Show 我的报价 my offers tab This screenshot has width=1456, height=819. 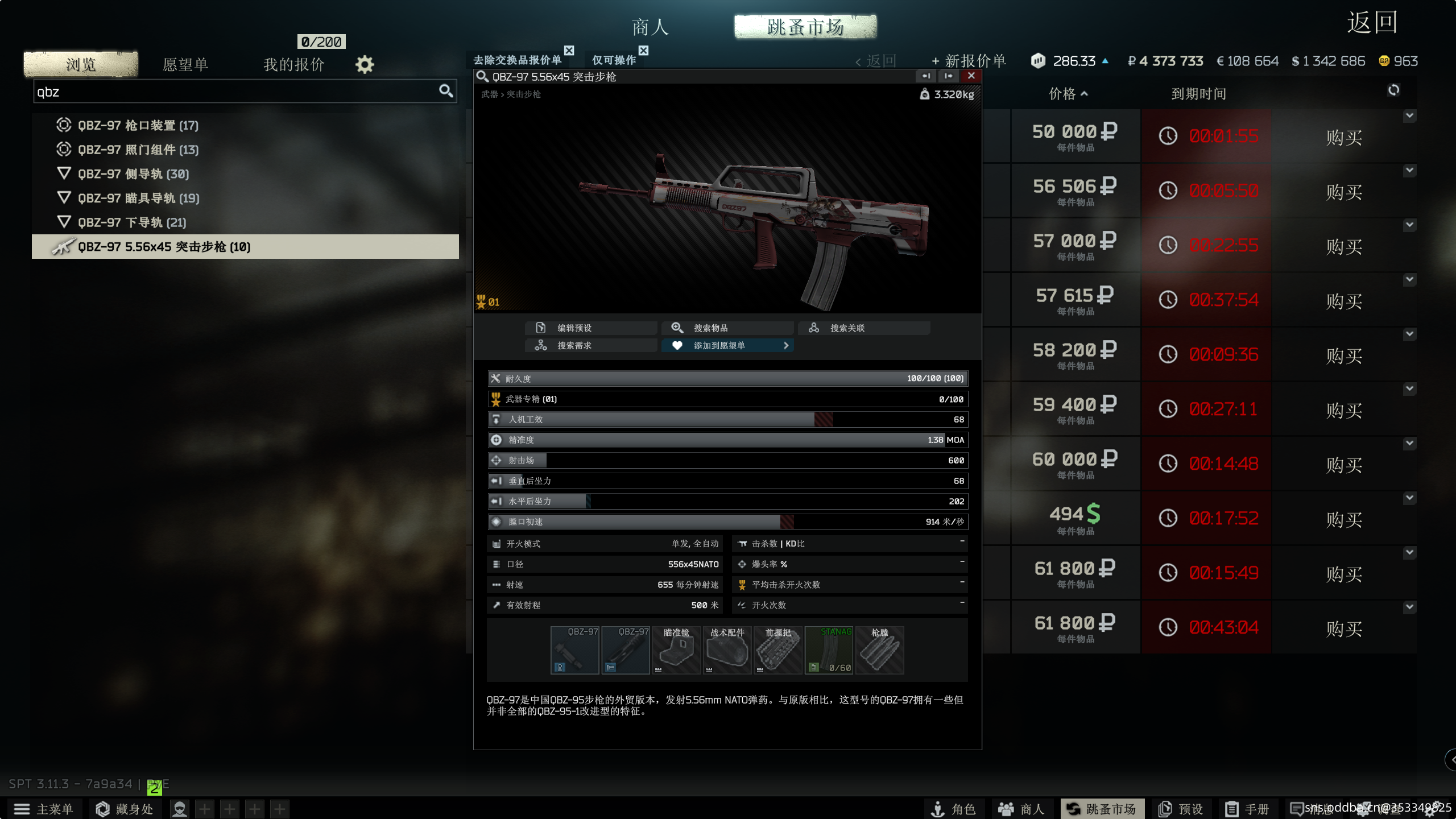[x=293, y=64]
